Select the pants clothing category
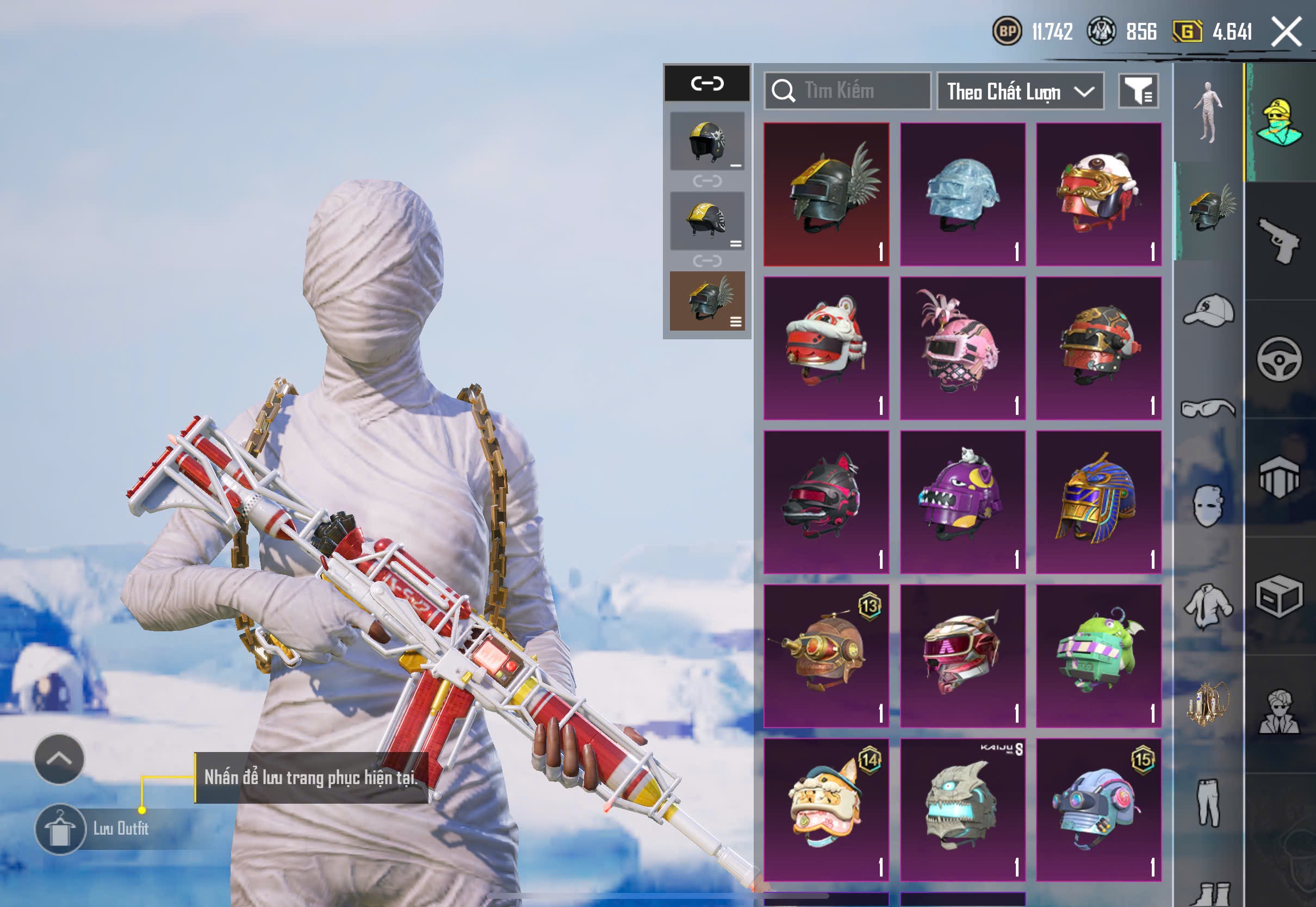The height and width of the screenshot is (907, 1316). click(x=1209, y=802)
